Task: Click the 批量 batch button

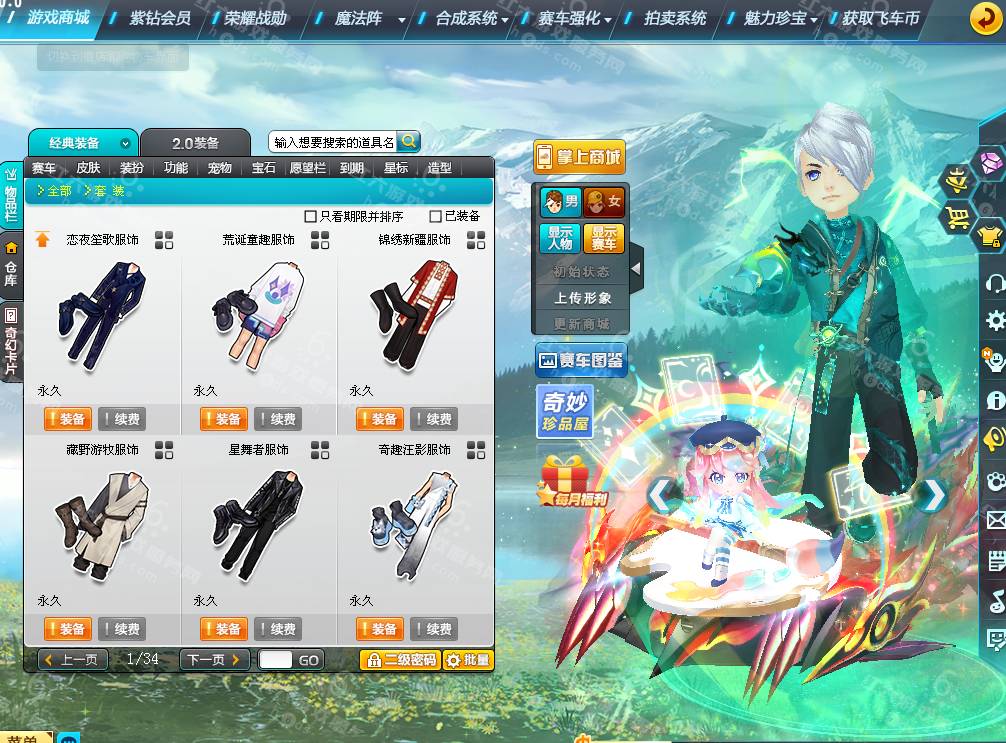Action: [x=468, y=660]
